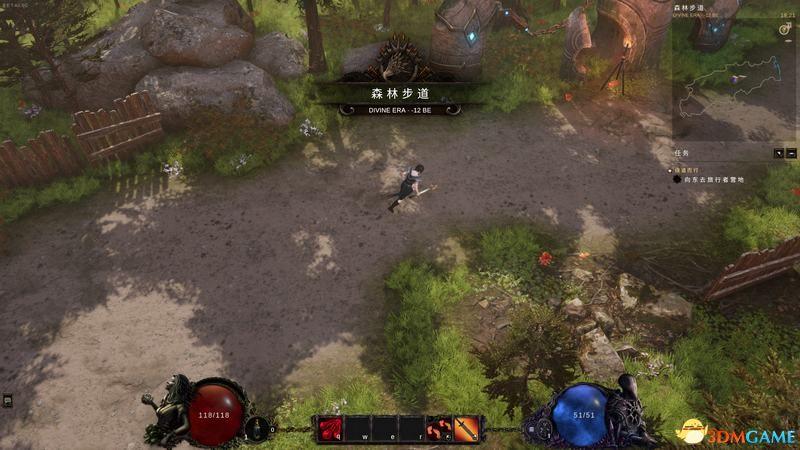Click the arrow button on the quest panel
This screenshot has width=800, height=450.
(x=779, y=153)
